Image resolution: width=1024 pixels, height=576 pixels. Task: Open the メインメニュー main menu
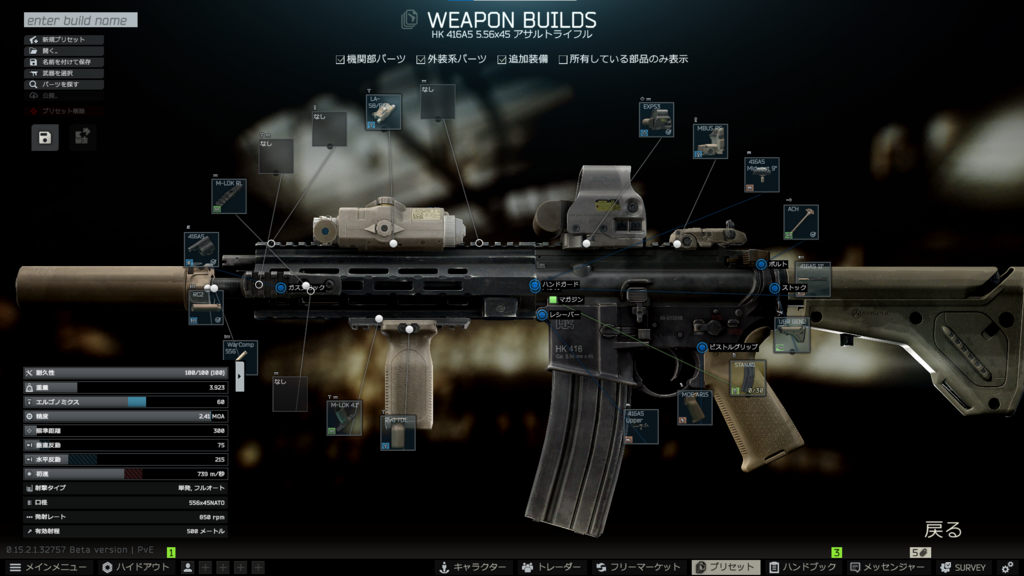click(47, 567)
